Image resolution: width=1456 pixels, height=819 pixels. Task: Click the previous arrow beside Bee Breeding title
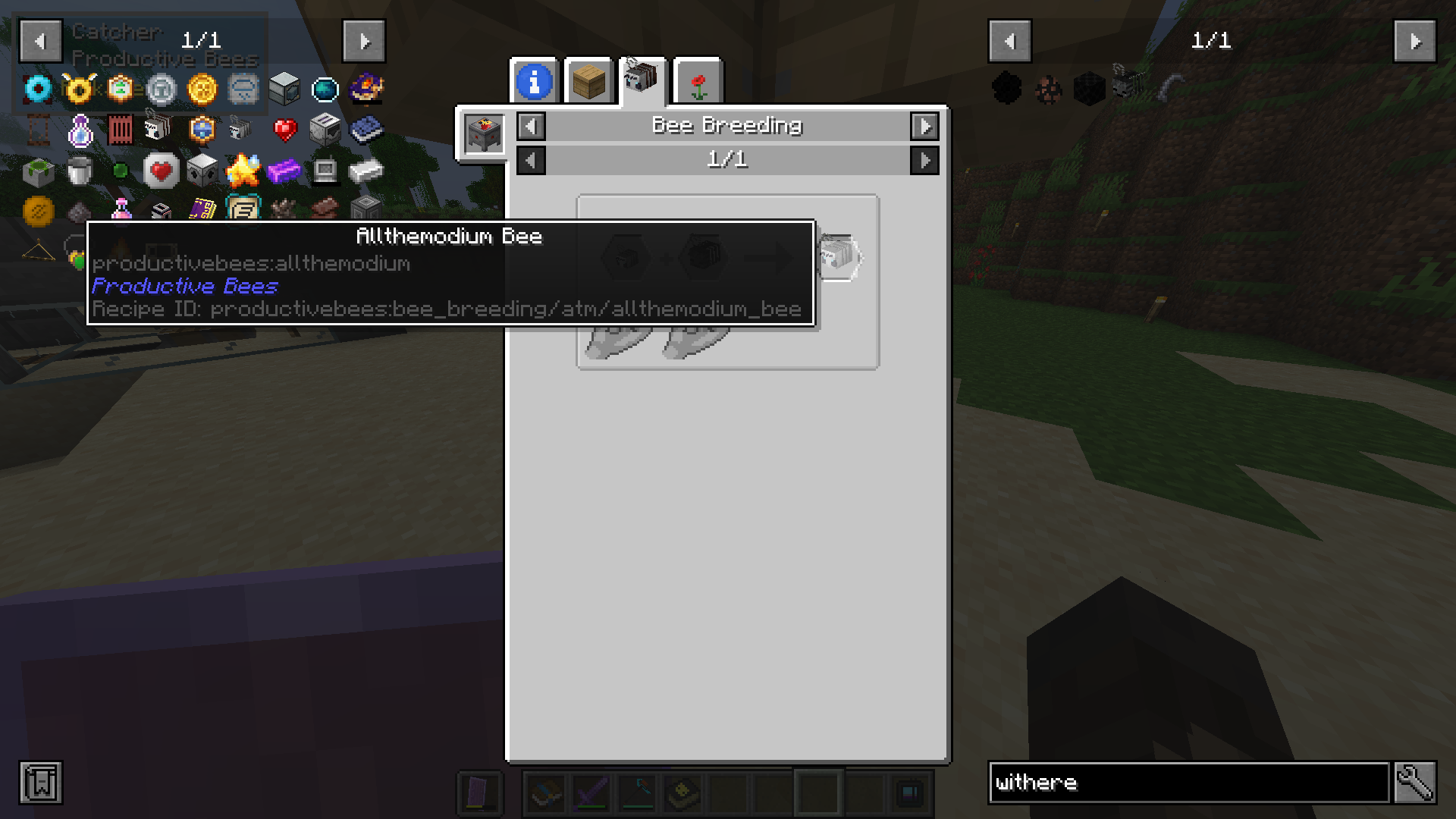531,127
